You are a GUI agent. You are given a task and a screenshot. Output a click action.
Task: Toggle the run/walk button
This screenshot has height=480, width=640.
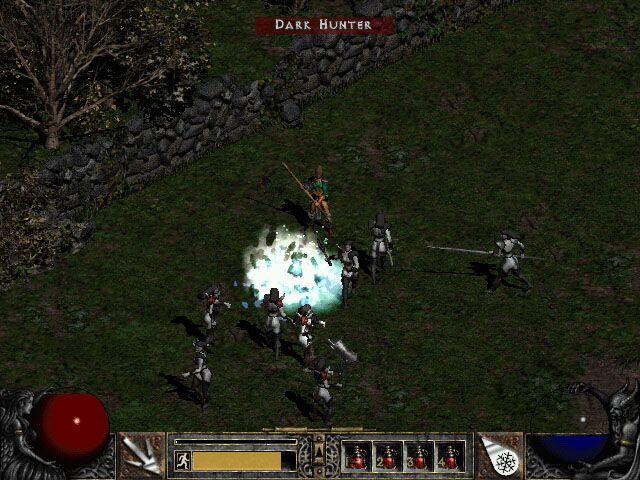tap(183, 460)
